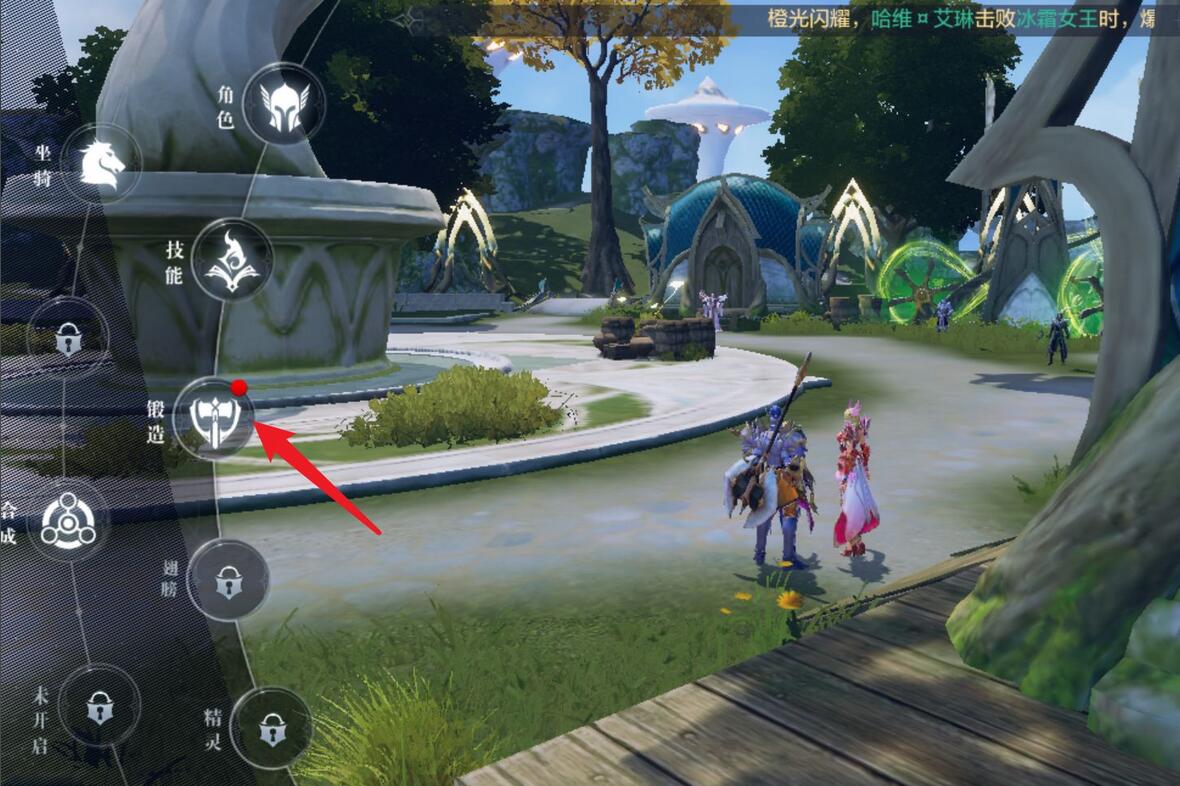Select the 技能 skills icon
This screenshot has height=786, width=1180.
tap(231, 259)
